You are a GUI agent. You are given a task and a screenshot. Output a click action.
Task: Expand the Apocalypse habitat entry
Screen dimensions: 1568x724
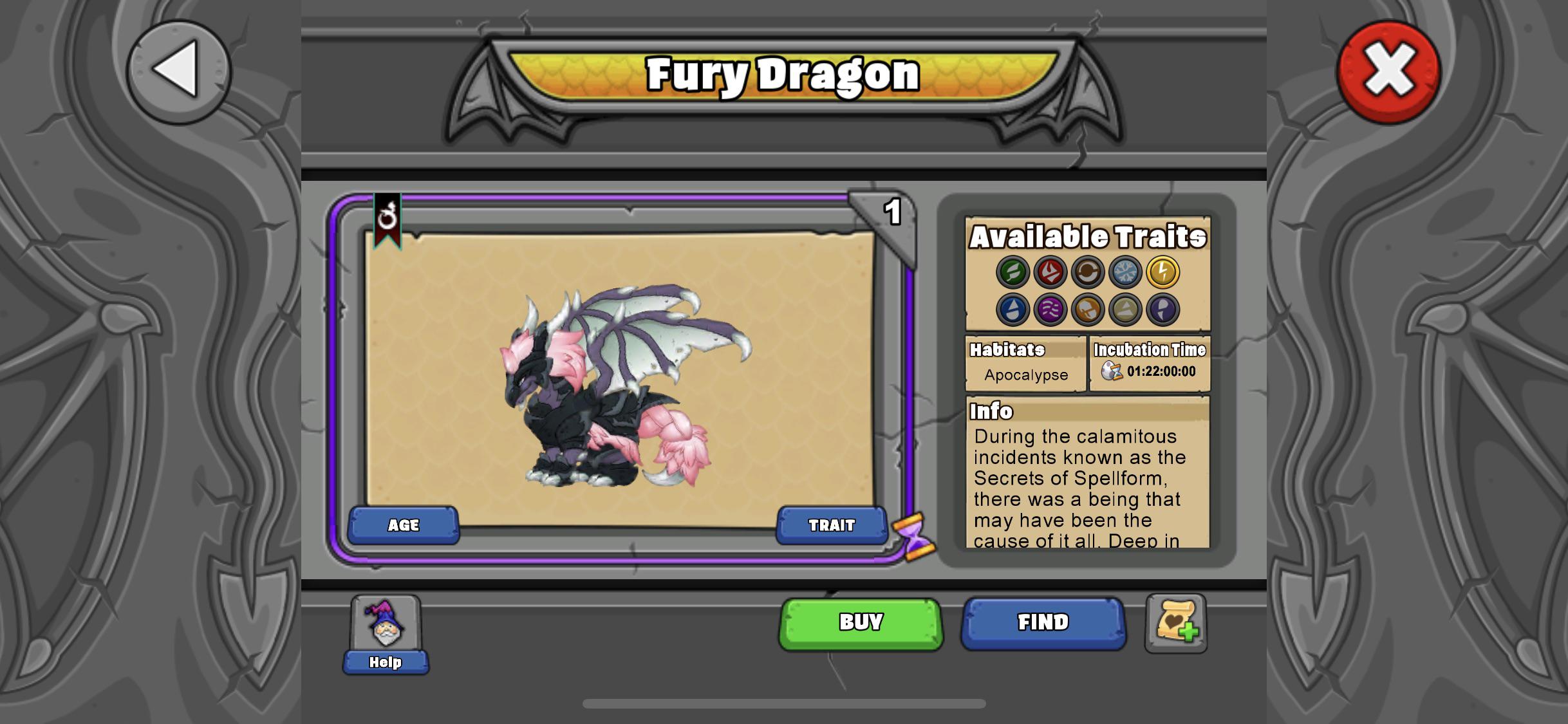(x=1026, y=375)
